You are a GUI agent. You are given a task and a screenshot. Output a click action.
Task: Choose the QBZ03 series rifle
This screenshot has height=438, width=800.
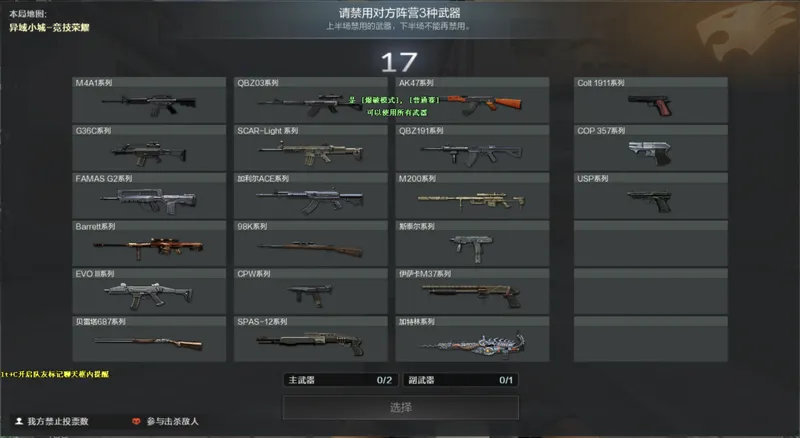[x=311, y=100]
